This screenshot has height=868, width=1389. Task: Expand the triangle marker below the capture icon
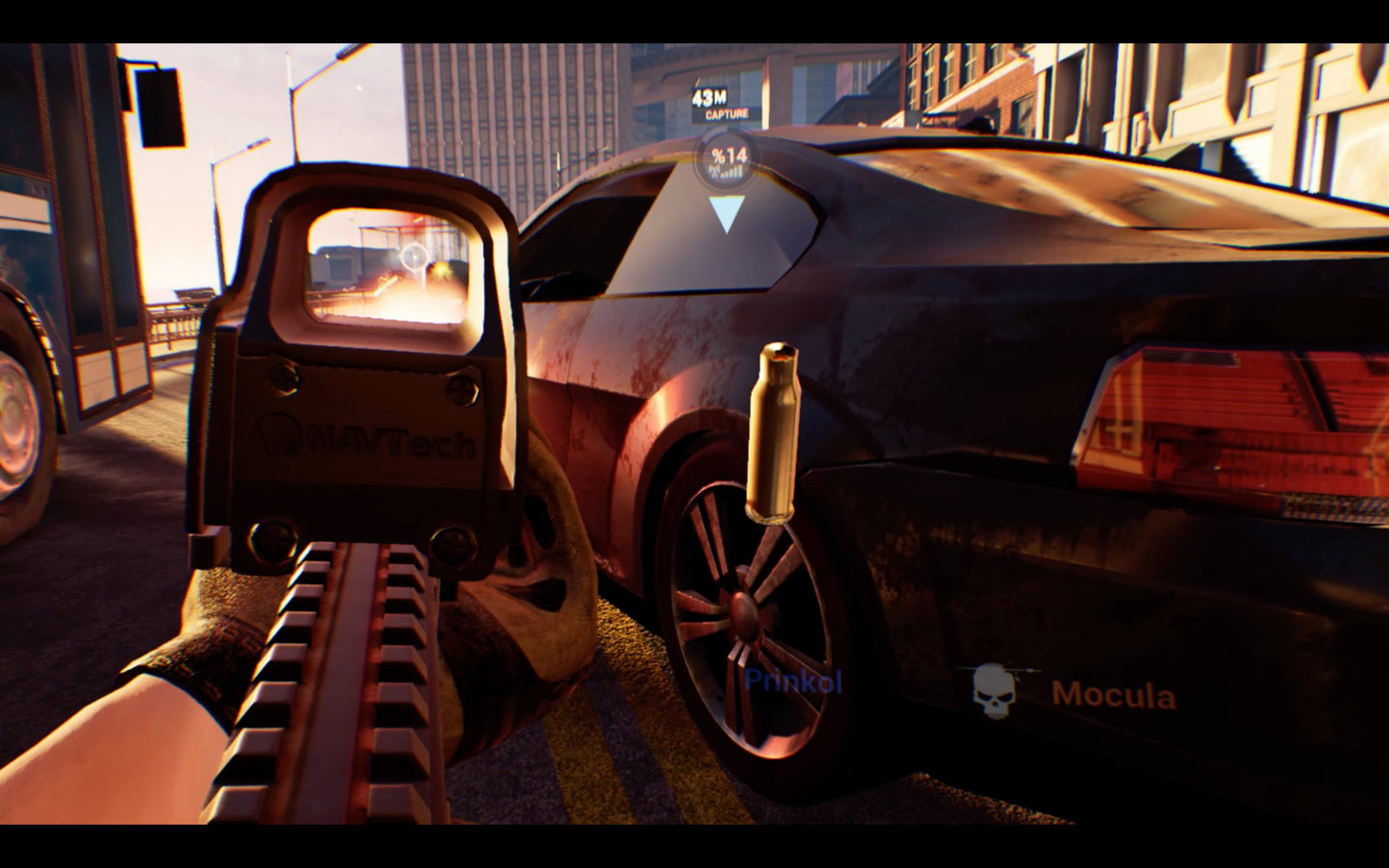pos(728,210)
